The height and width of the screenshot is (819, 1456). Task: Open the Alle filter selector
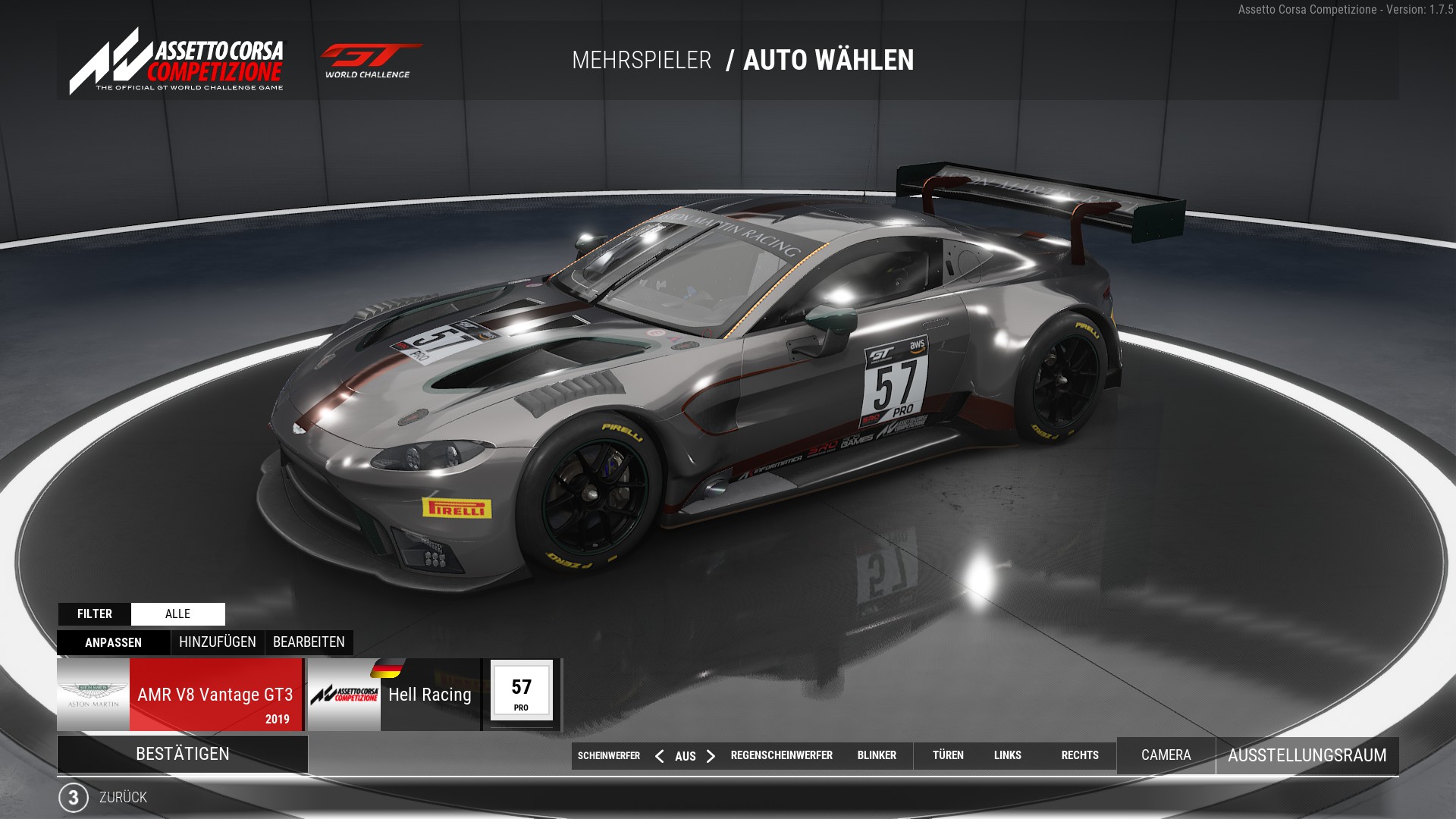click(x=177, y=614)
